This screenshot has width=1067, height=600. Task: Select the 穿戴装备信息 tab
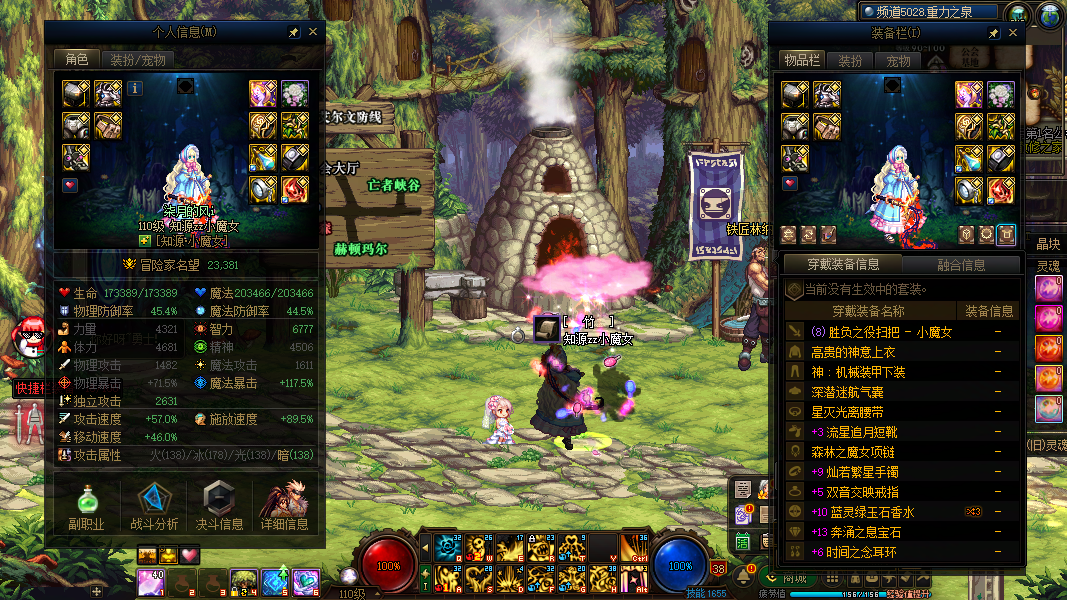842,265
